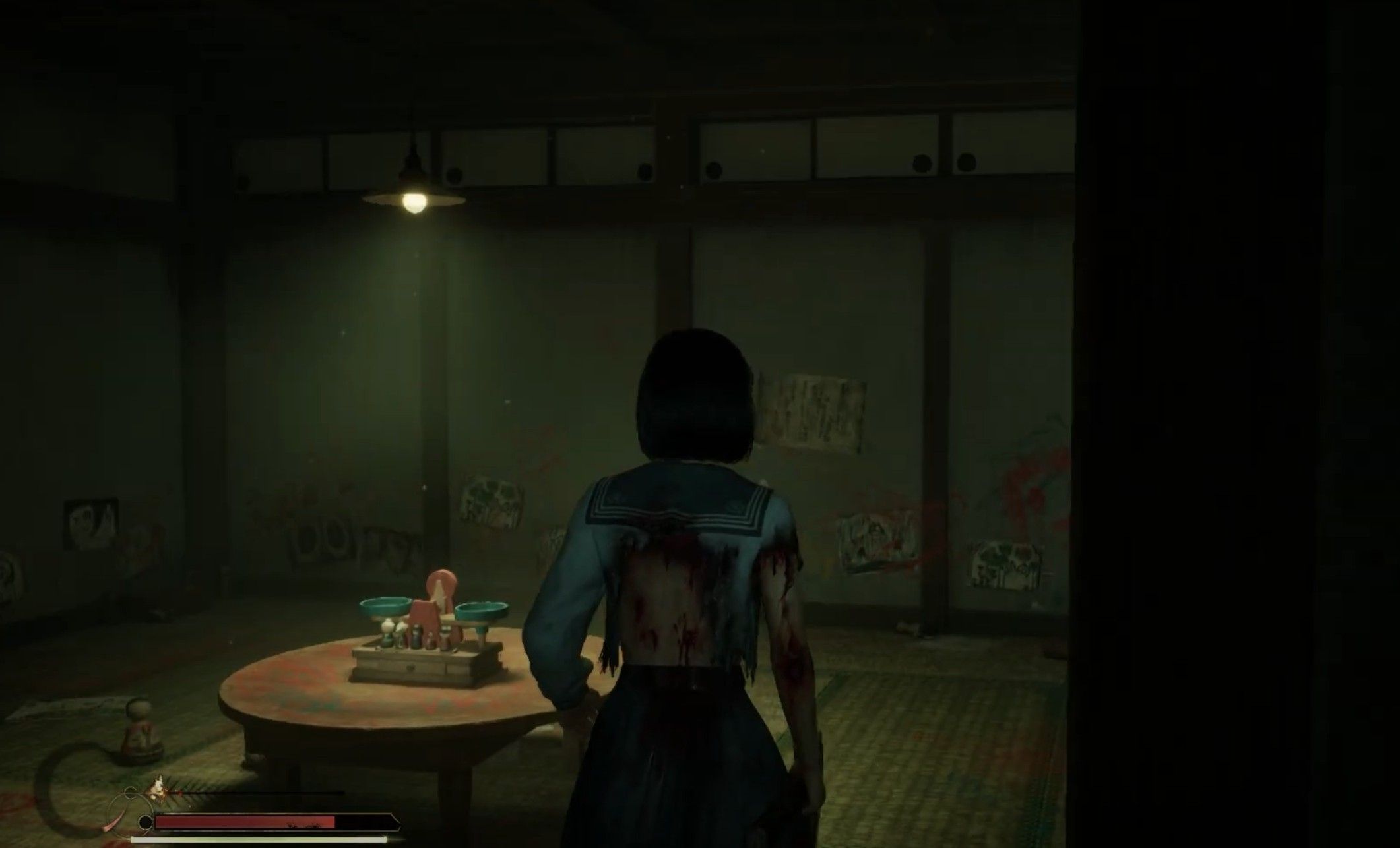The width and height of the screenshot is (1400, 848).
Task: Select the charm talisman icon above the health bar
Action: [x=158, y=786]
